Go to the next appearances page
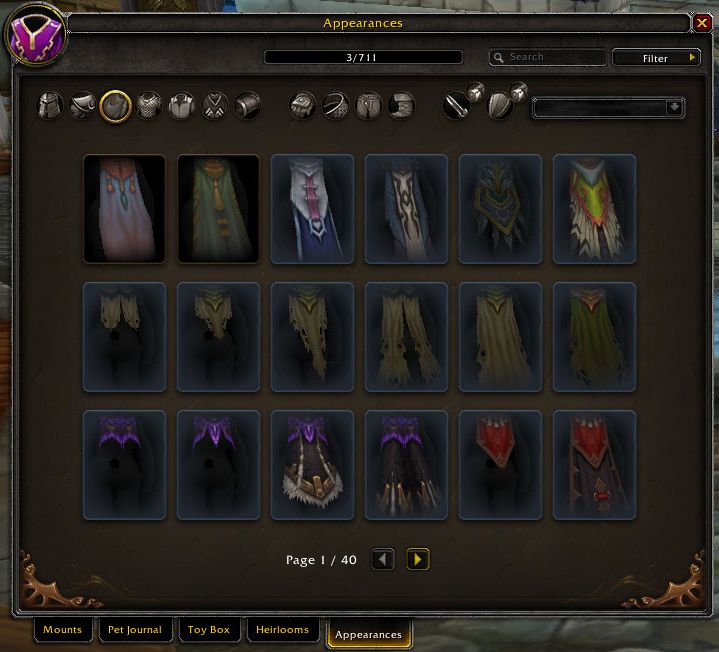 tap(418, 560)
